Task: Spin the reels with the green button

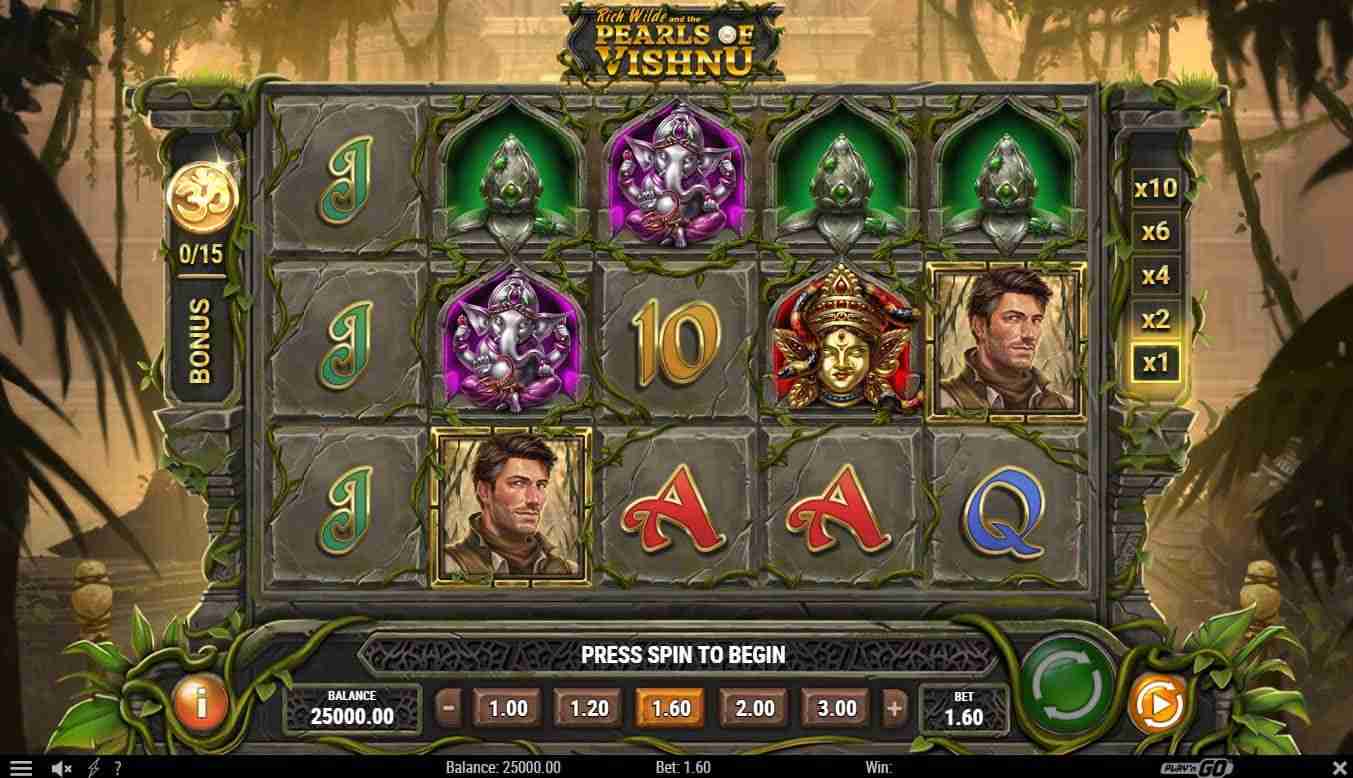Action: [1067, 686]
